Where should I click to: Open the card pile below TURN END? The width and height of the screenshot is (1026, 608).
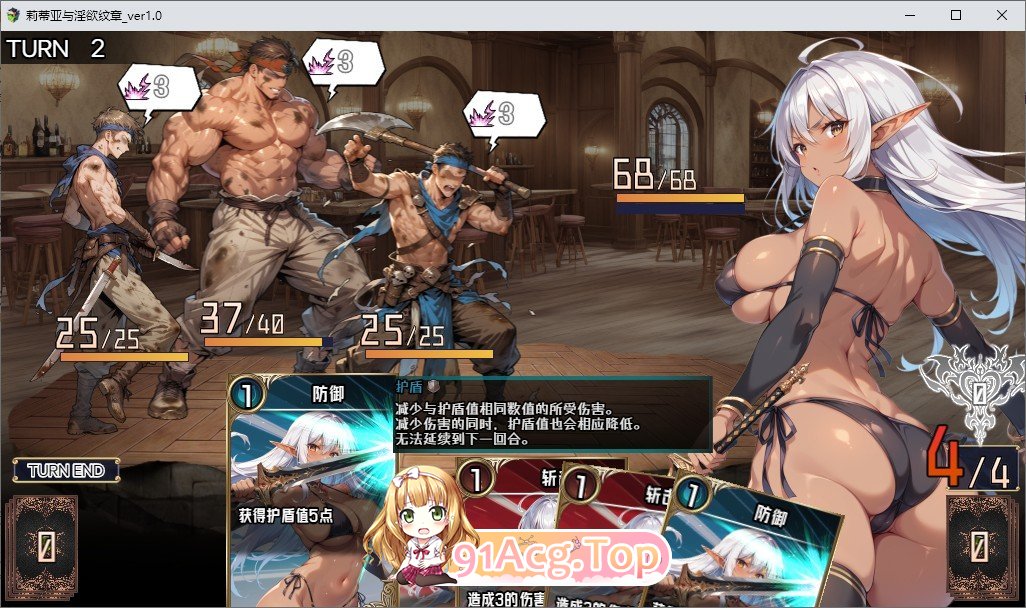[44, 546]
